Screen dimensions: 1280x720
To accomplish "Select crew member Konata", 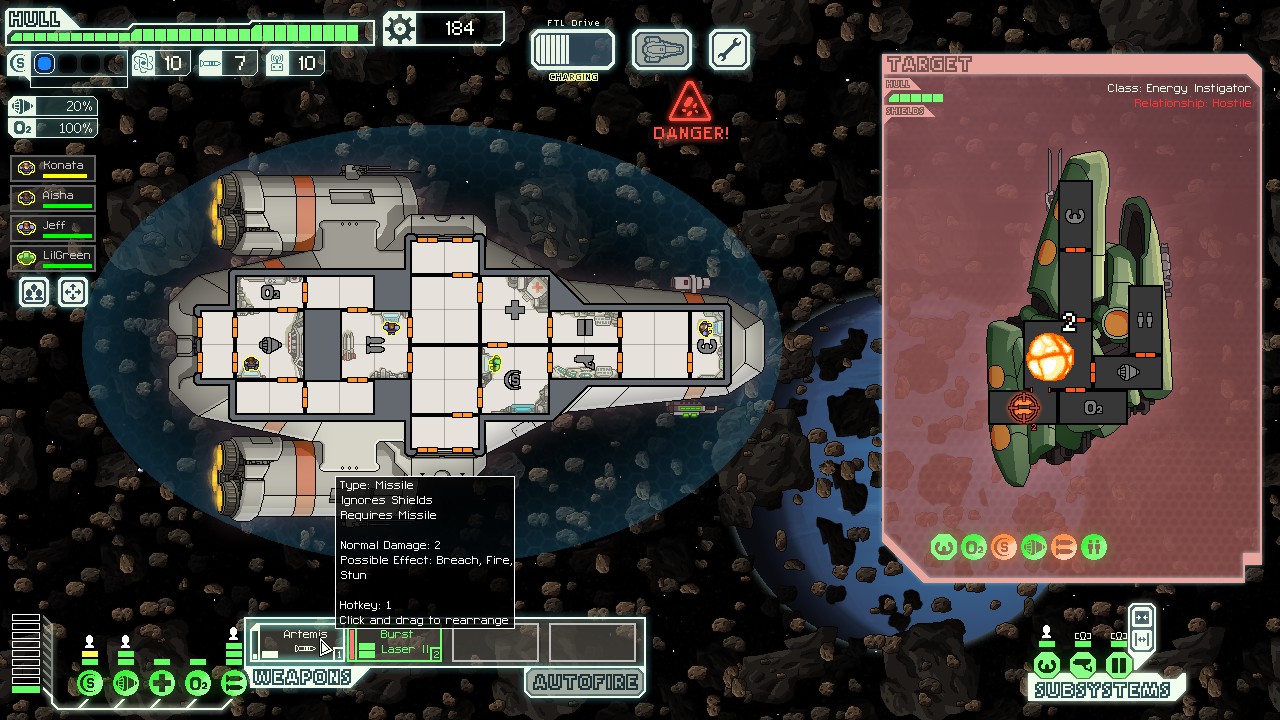I will click(x=54, y=167).
